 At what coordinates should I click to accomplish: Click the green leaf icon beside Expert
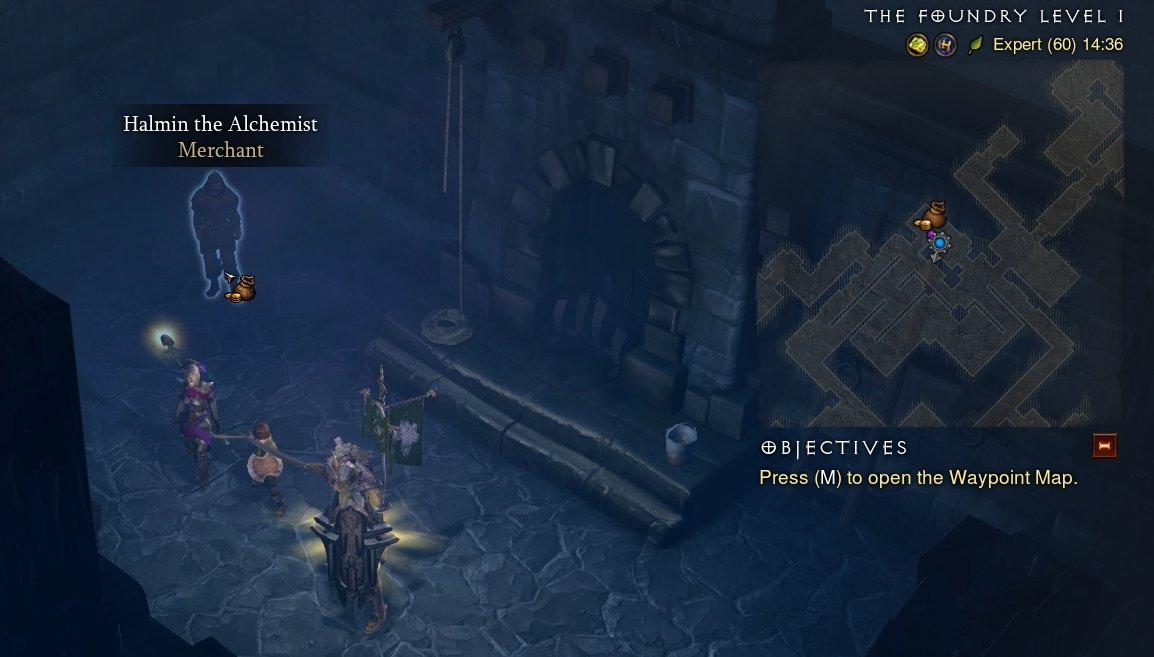coord(975,45)
